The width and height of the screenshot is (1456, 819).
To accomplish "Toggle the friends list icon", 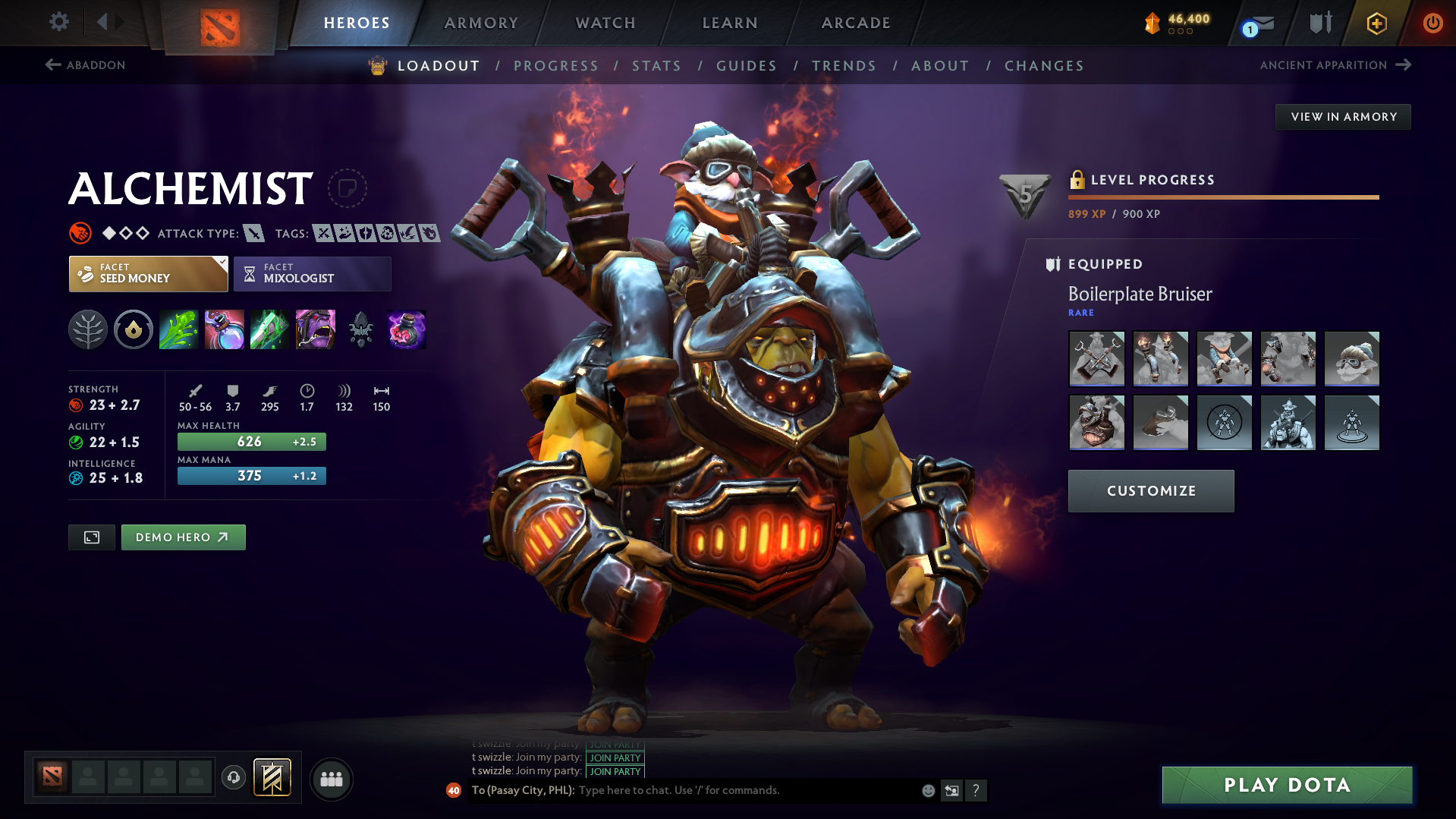I will (x=331, y=779).
